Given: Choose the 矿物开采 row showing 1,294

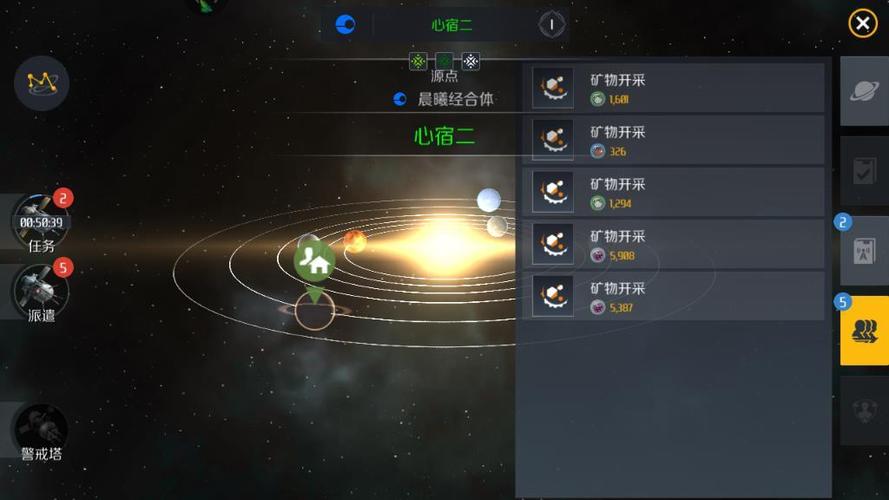Looking at the screenshot, I should (x=676, y=192).
